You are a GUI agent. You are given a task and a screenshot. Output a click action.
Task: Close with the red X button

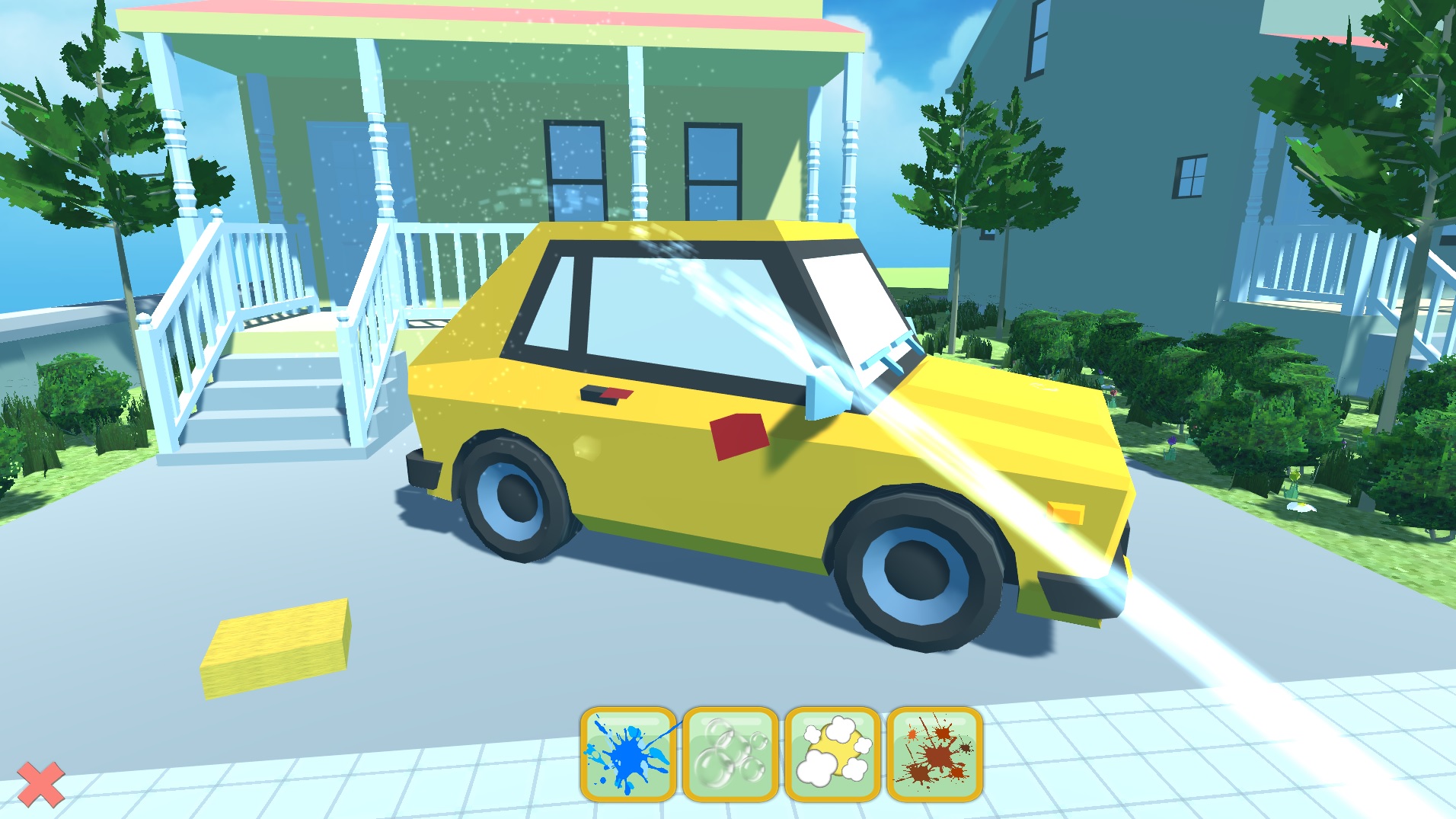pyautogui.click(x=40, y=785)
